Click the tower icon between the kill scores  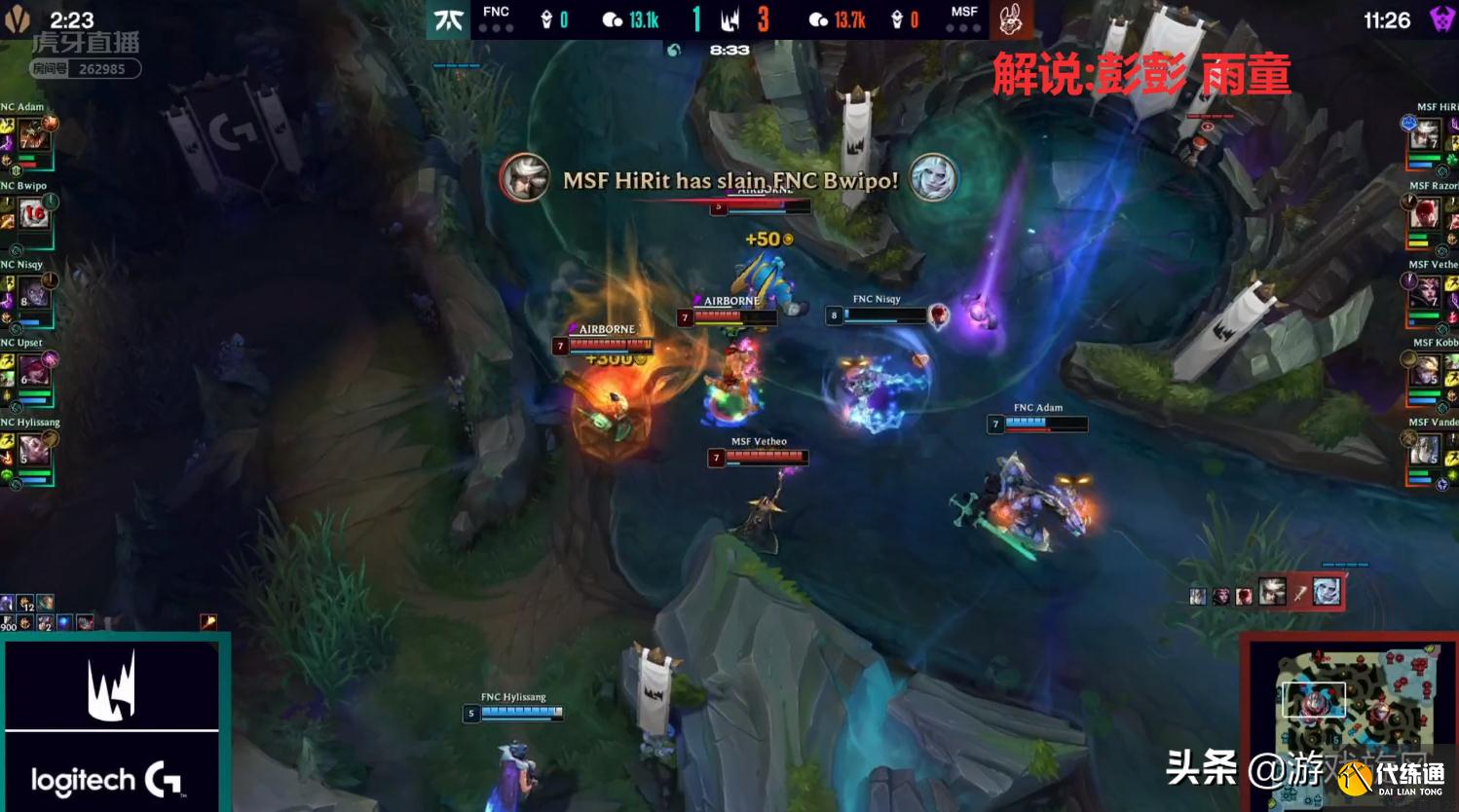pyautogui.click(x=732, y=20)
